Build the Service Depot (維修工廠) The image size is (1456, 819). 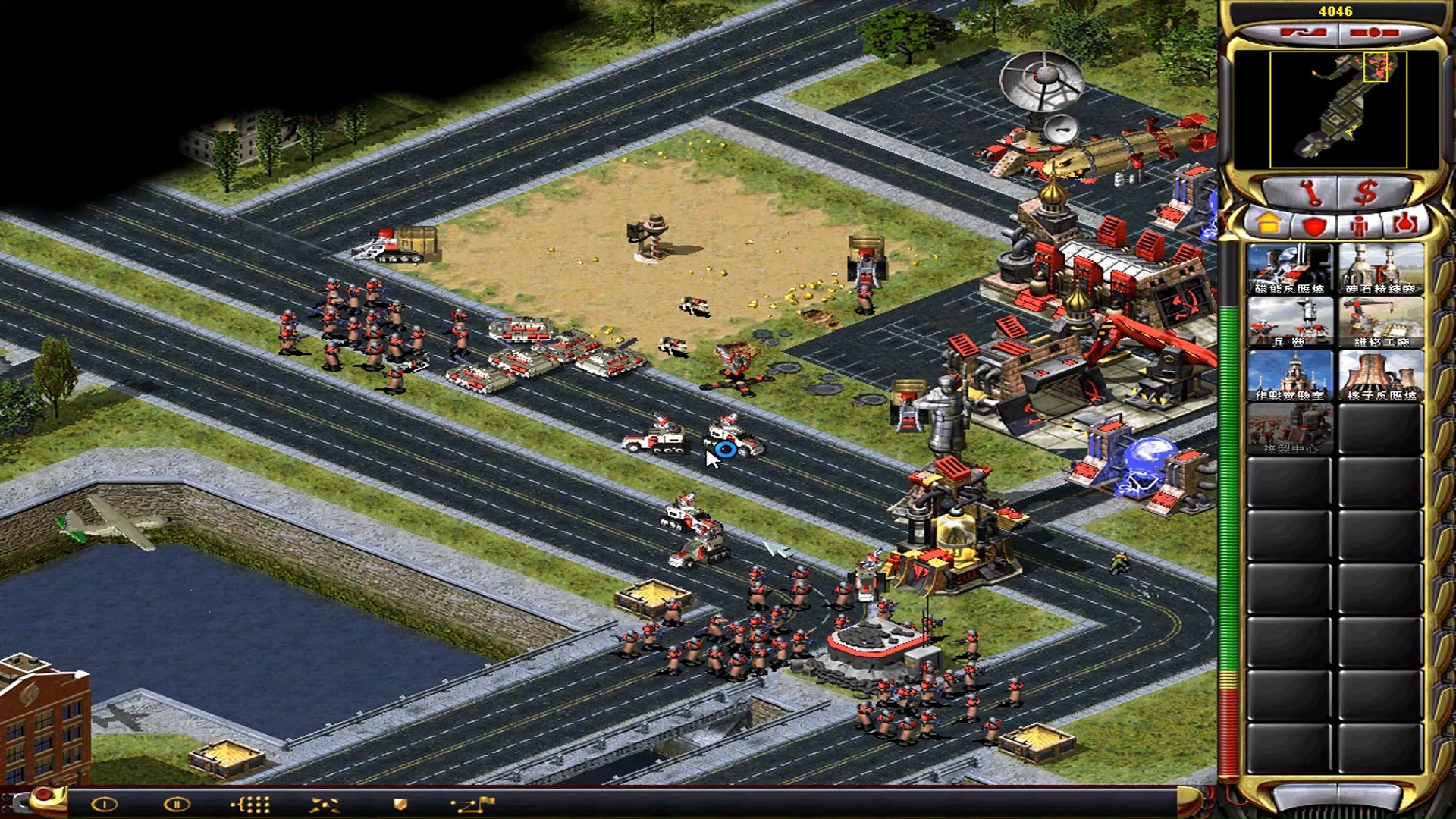(1381, 322)
